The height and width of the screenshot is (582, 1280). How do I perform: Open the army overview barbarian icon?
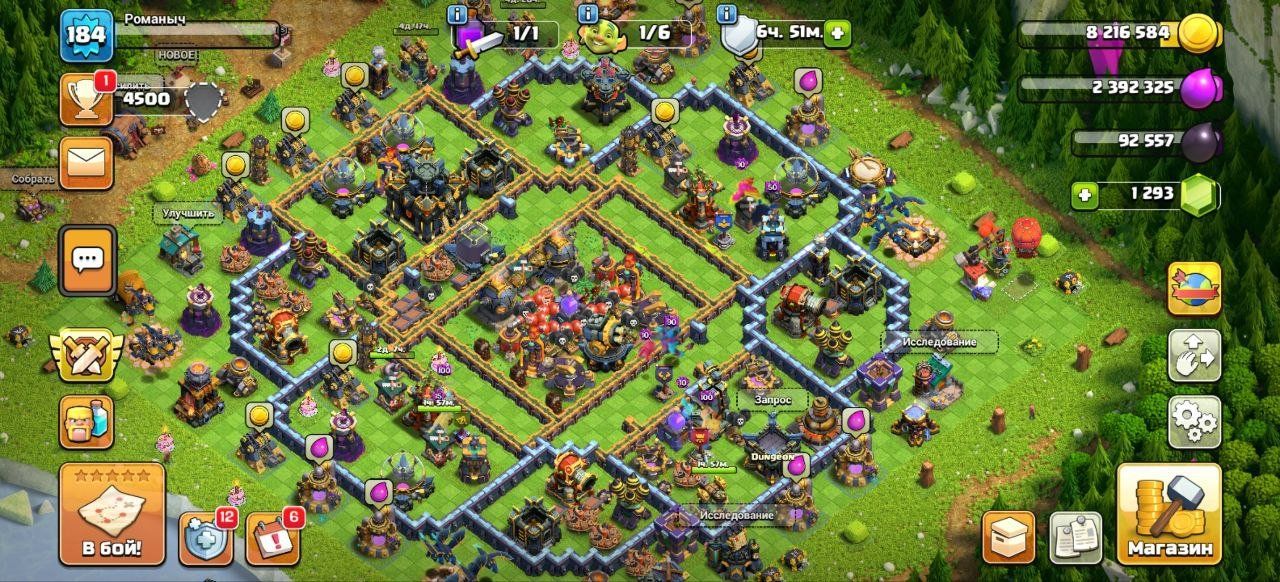[87, 421]
